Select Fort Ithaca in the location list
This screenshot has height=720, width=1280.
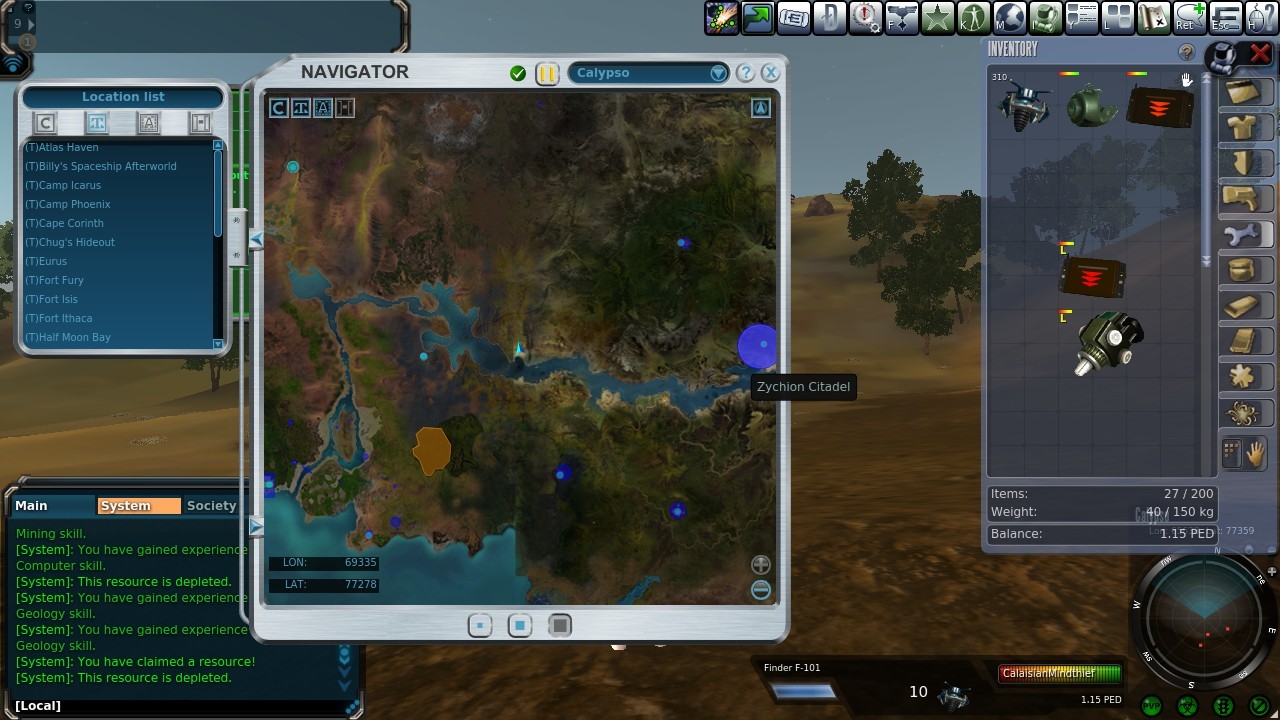click(60, 318)
